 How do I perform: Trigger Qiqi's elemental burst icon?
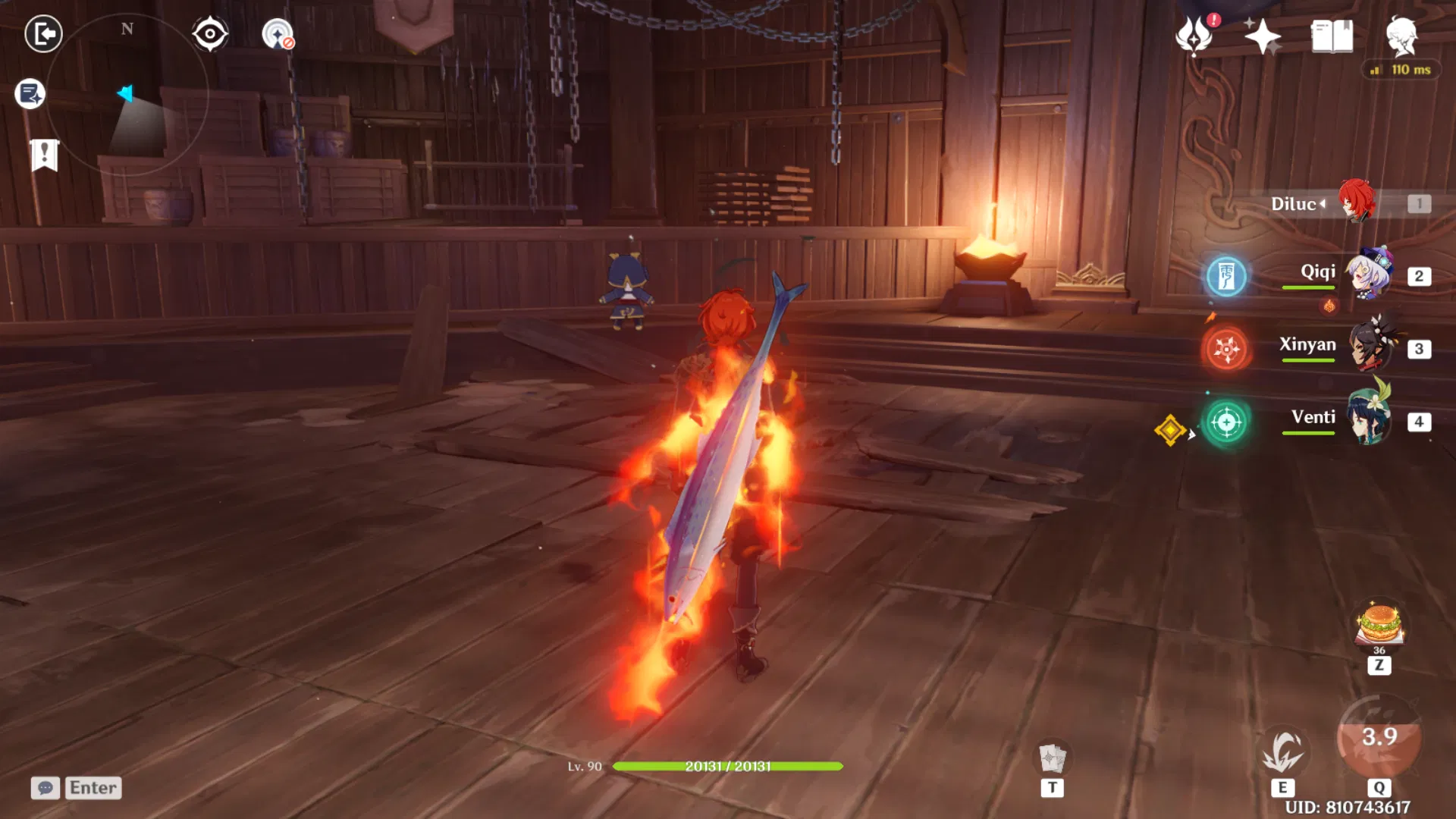[x=1227, y=278]
